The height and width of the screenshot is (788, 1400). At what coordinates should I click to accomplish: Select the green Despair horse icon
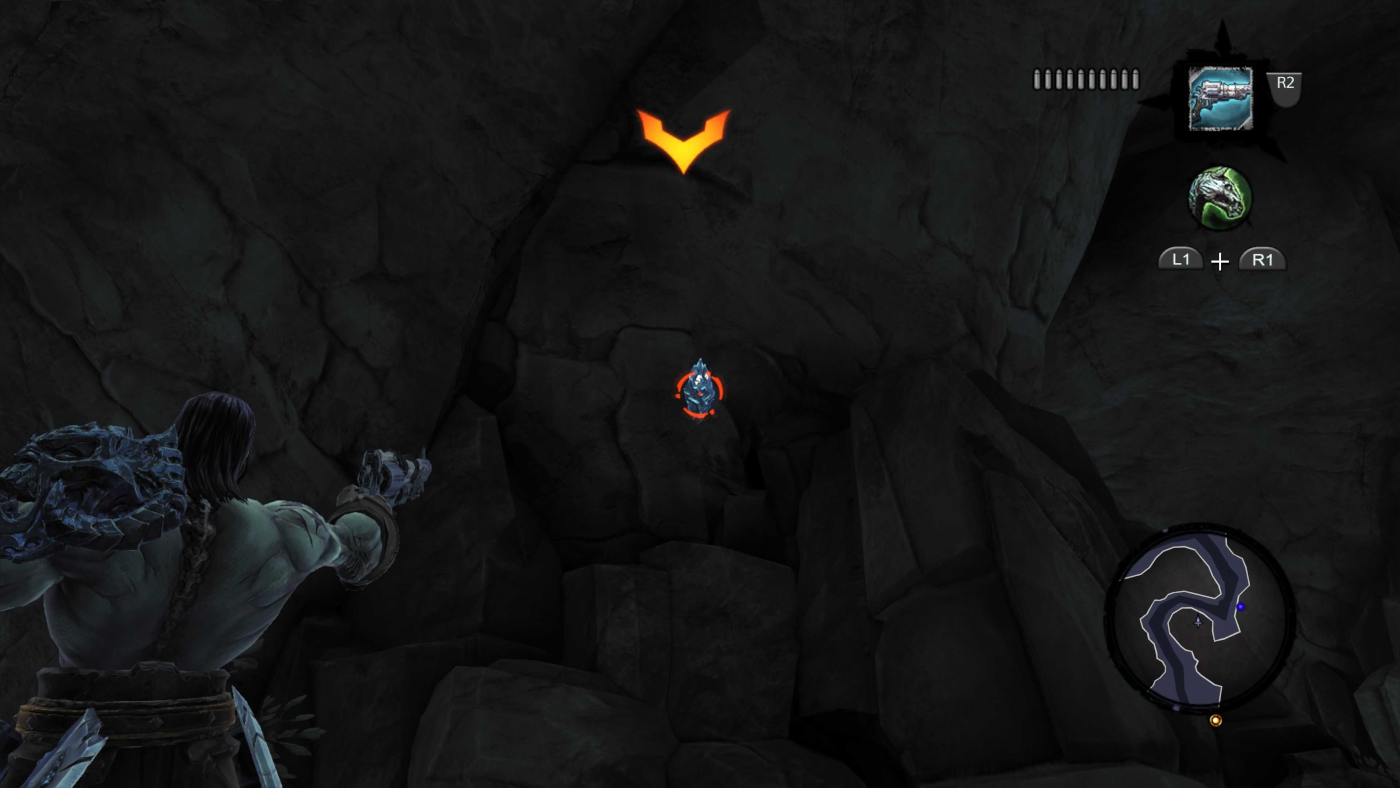click(x=1222, y=198)
